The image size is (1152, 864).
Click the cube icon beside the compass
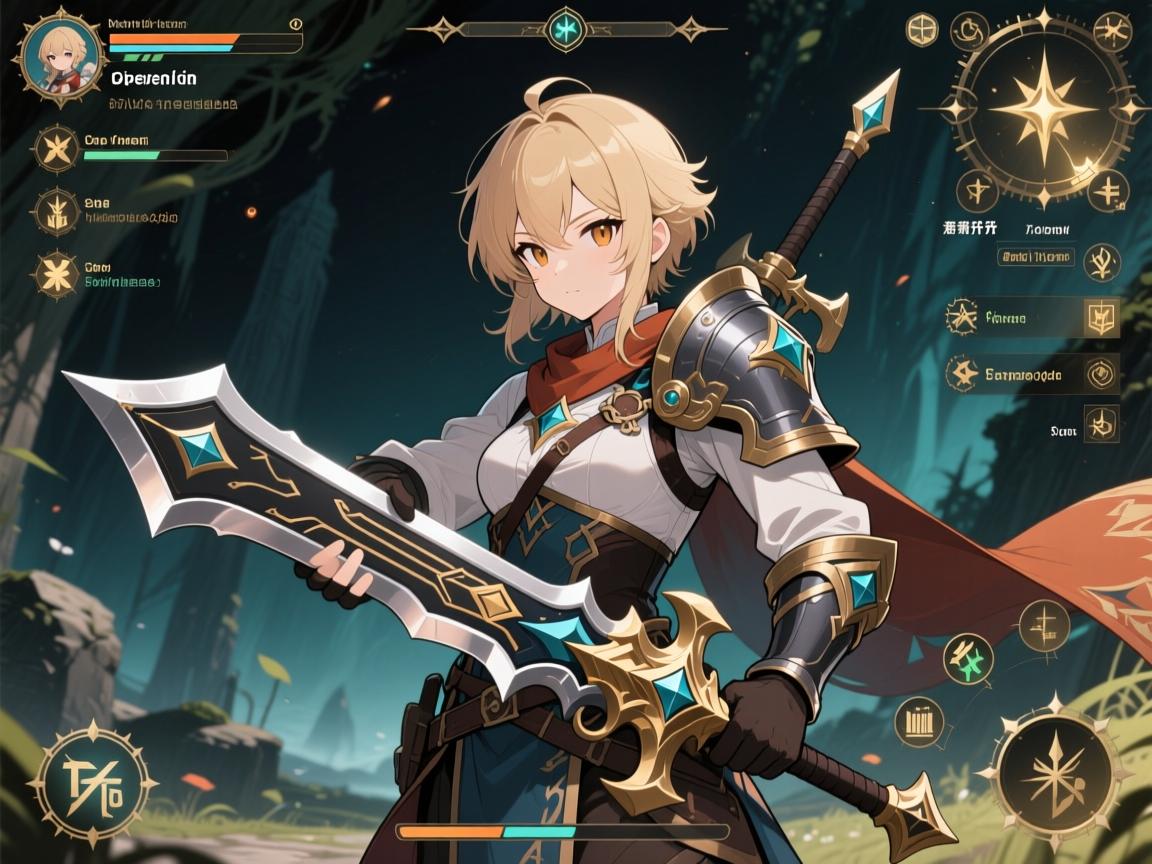point(922,30)
